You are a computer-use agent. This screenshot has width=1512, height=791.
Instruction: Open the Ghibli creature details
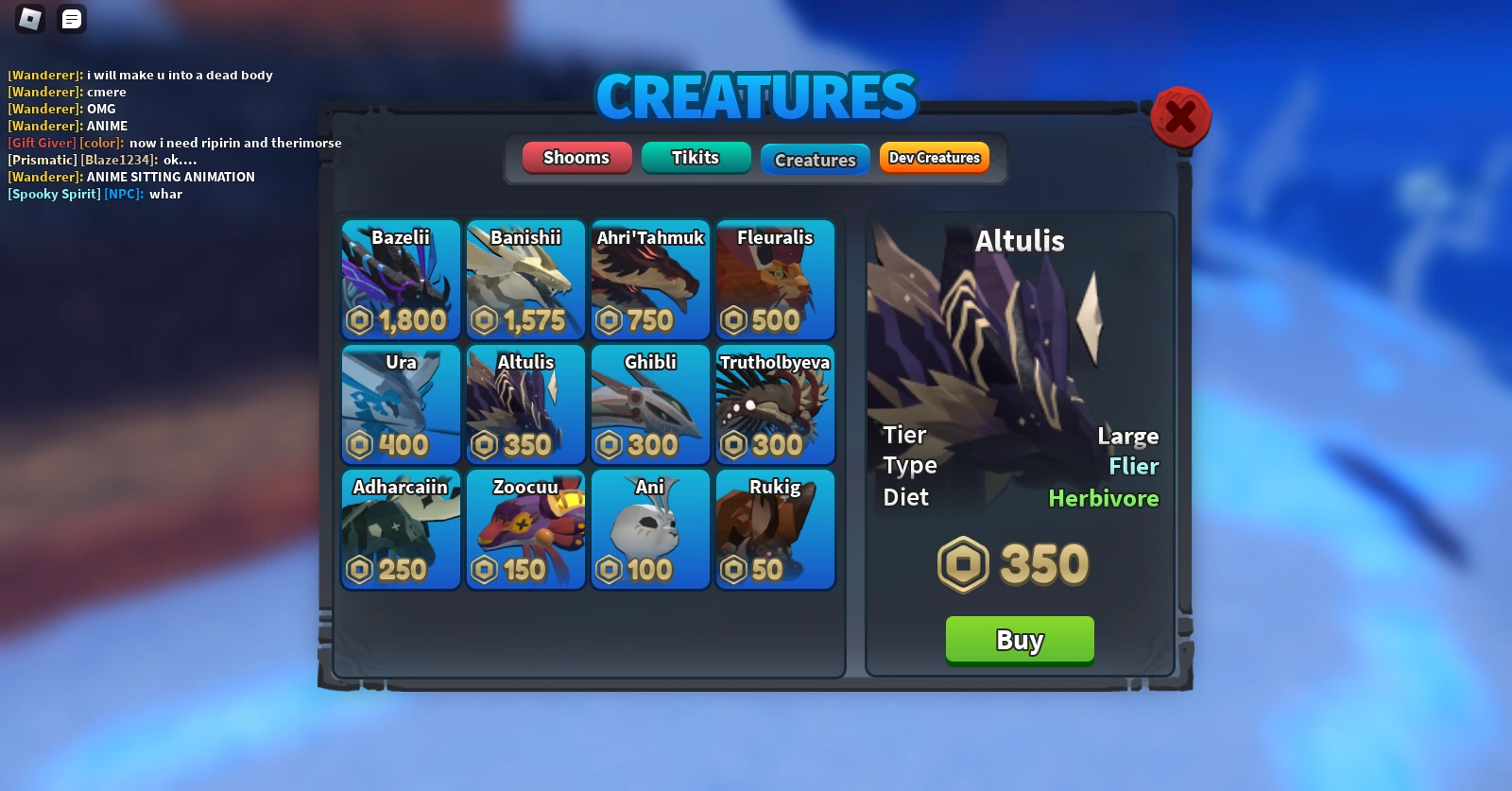(x=650, y=404)
